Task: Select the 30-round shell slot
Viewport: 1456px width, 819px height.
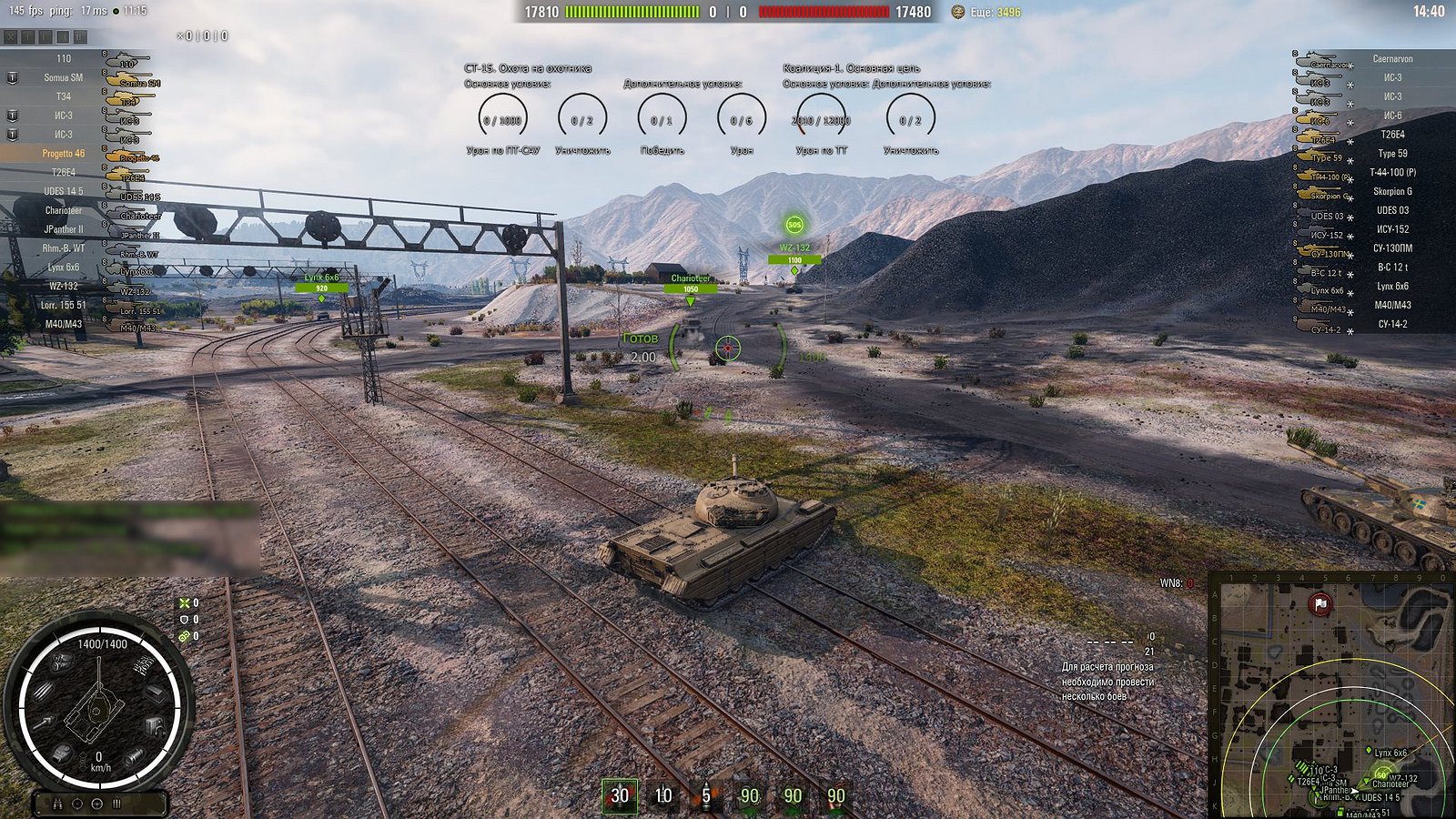Action: [619, 795]
